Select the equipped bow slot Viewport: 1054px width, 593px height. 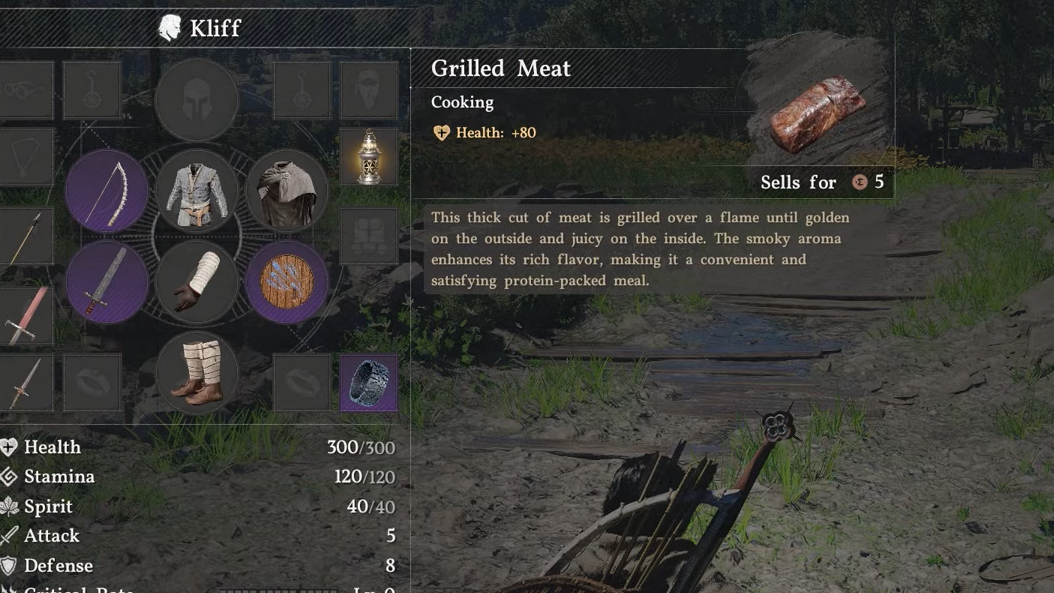tap(107, 191)
